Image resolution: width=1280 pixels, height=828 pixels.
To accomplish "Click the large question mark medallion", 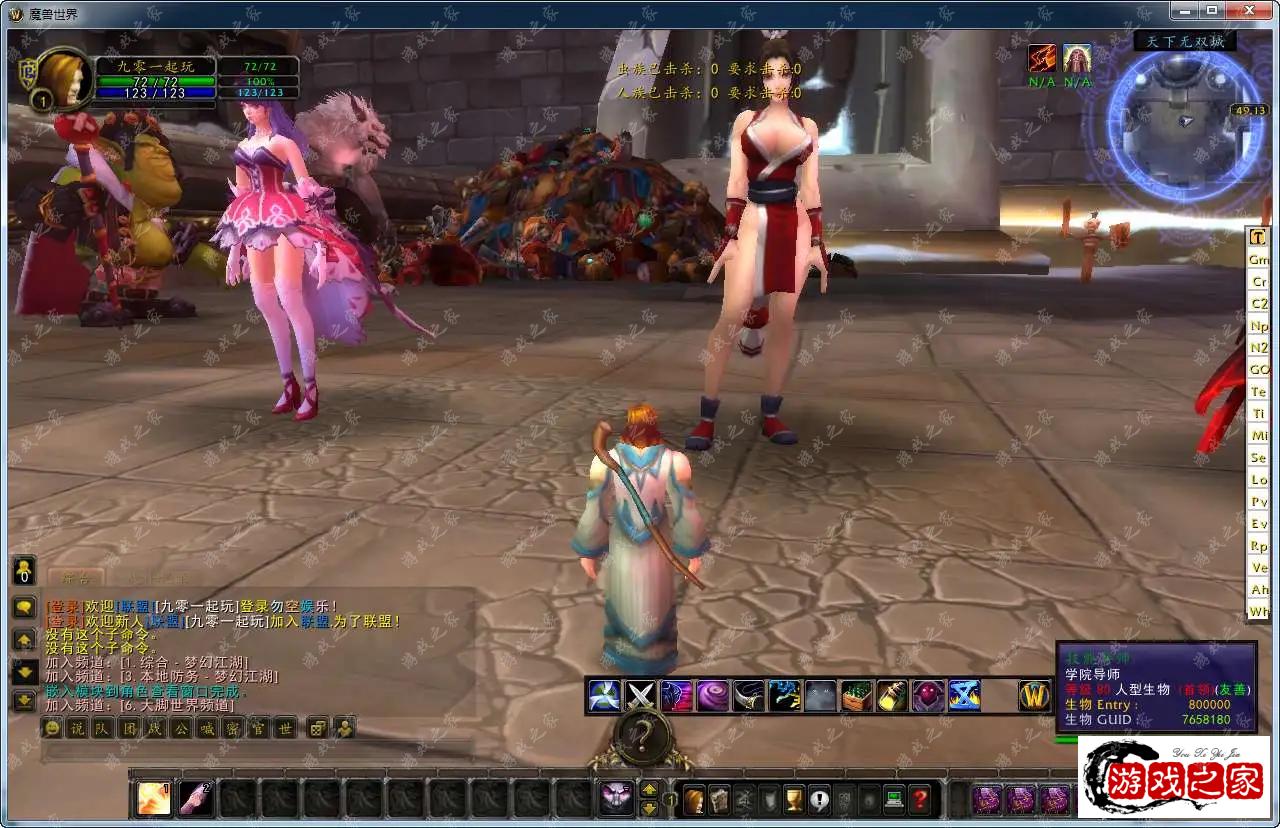I will click(641, 738).
